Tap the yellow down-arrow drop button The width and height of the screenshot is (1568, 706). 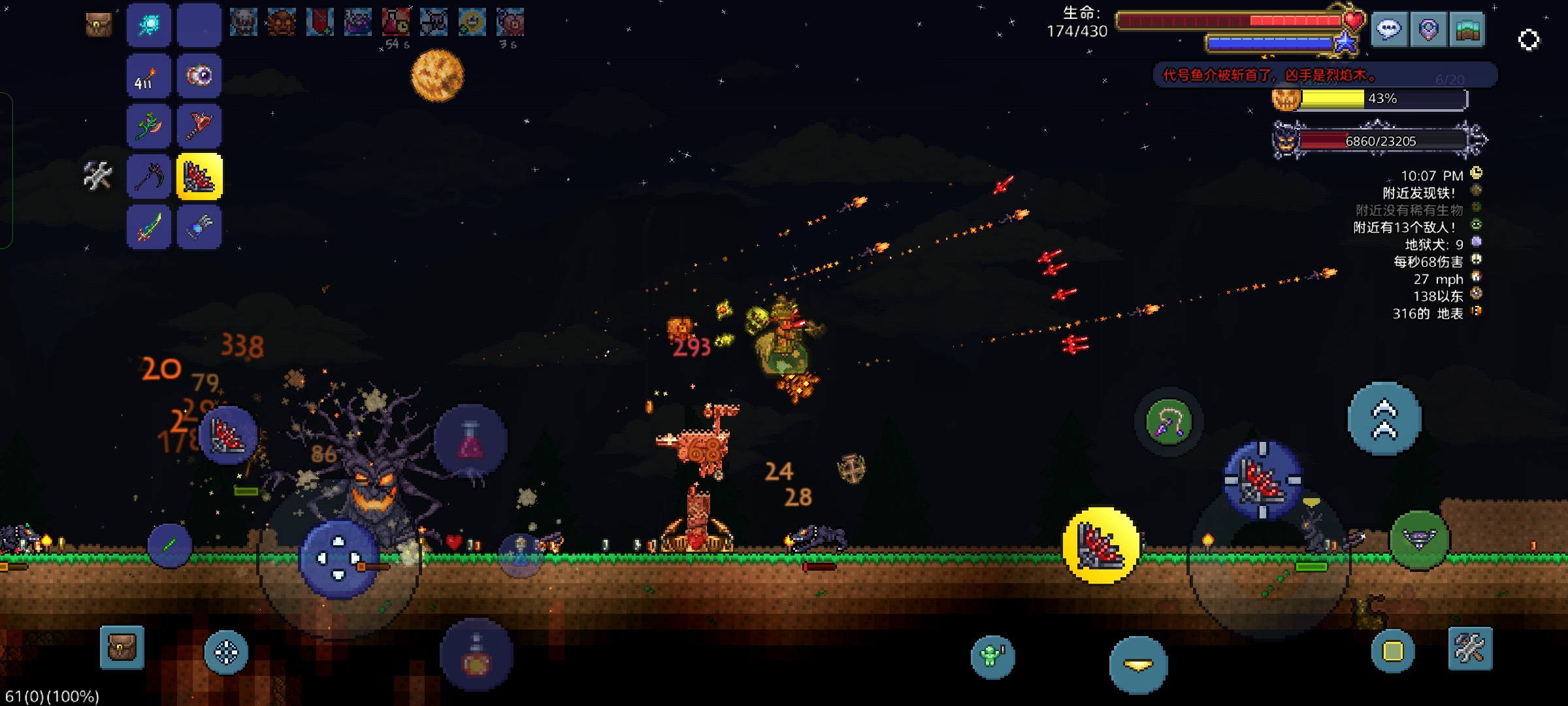pos(1138,665)
